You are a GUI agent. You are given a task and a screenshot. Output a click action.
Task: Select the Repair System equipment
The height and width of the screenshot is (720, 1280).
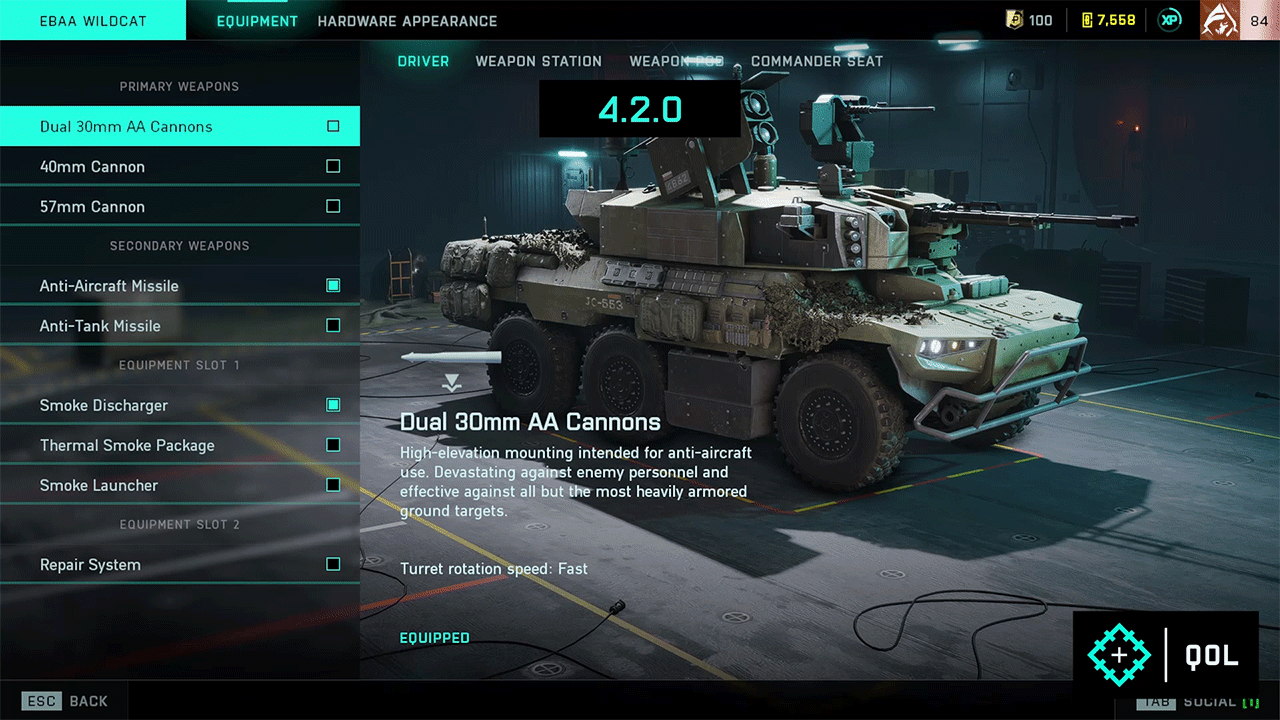click(x=180, y=565)
